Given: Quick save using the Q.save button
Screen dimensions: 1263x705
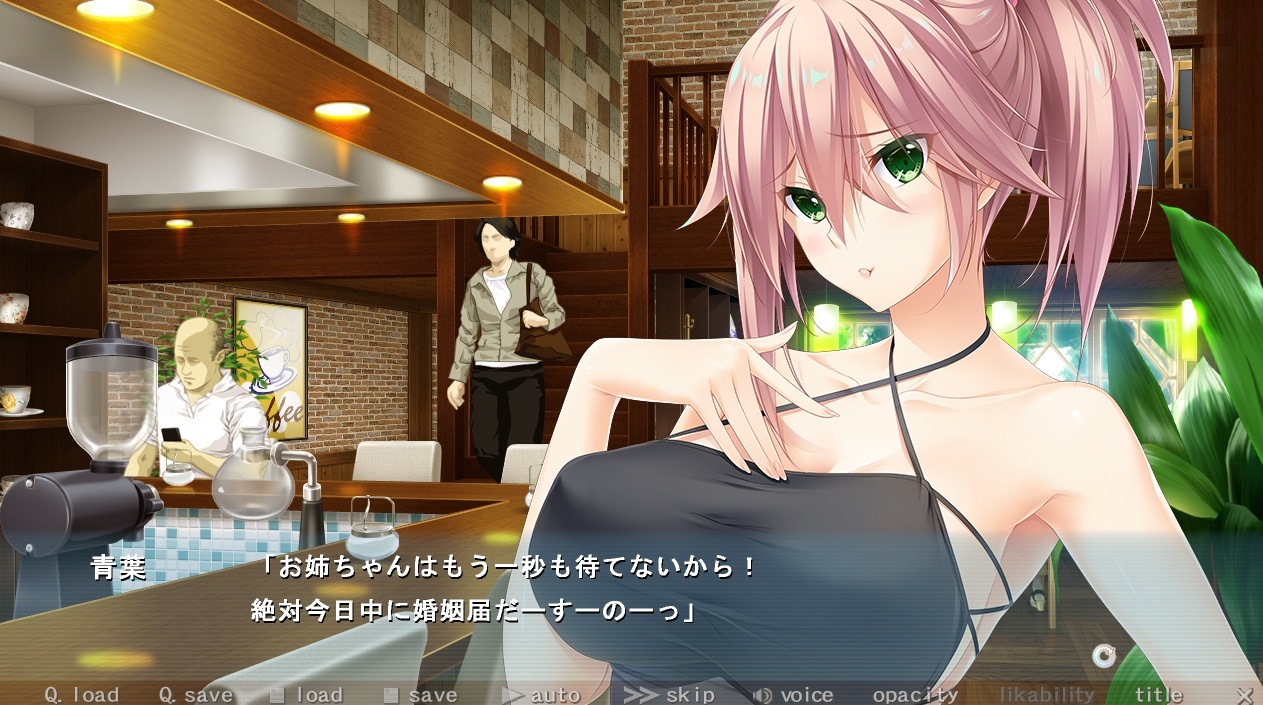Looking at the screenshot, I should (x=196, y=695).
